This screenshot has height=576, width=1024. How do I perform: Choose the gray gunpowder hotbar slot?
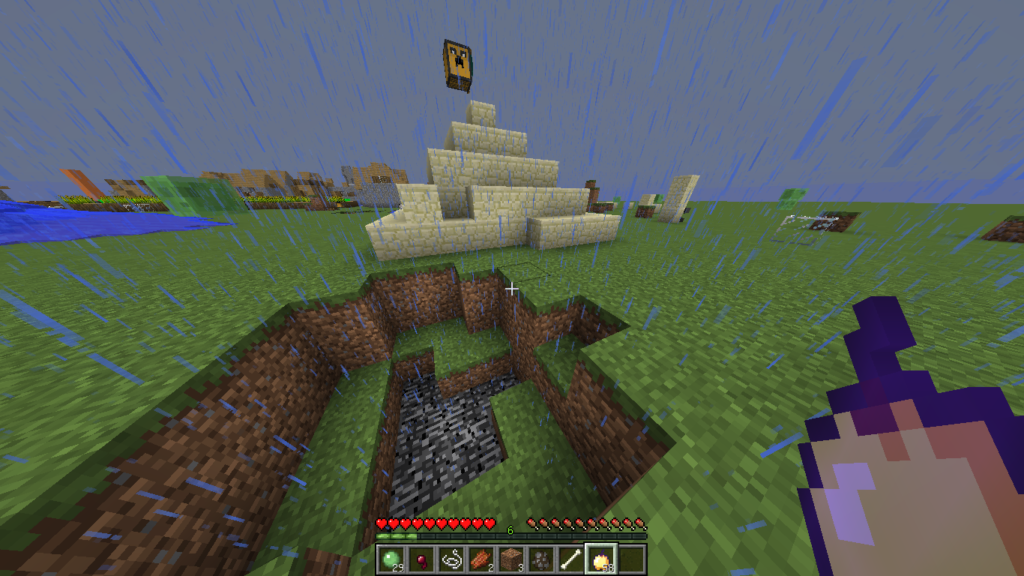(541, 559)
